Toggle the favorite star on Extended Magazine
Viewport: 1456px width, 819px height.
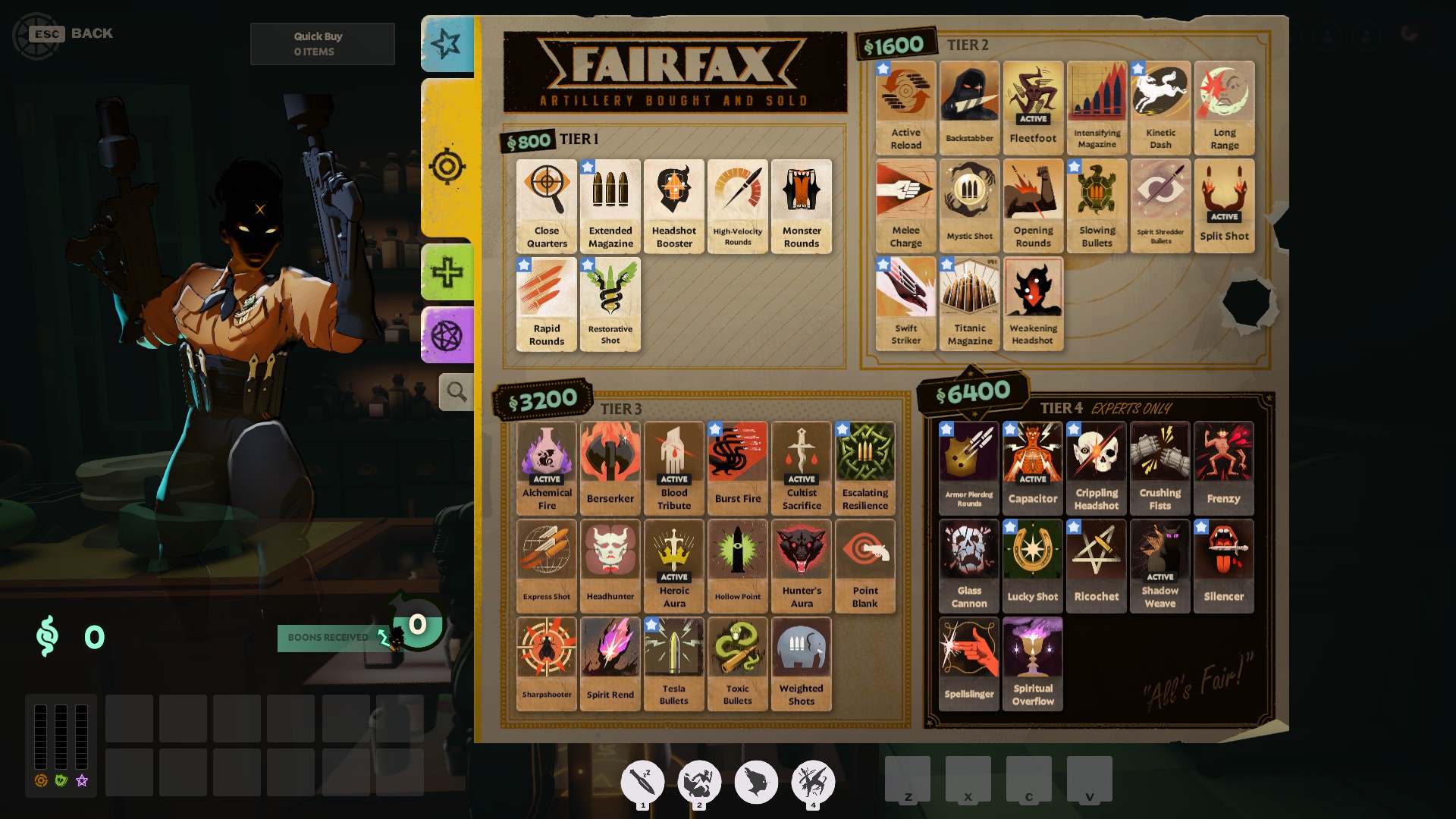(x=588, y=168)
